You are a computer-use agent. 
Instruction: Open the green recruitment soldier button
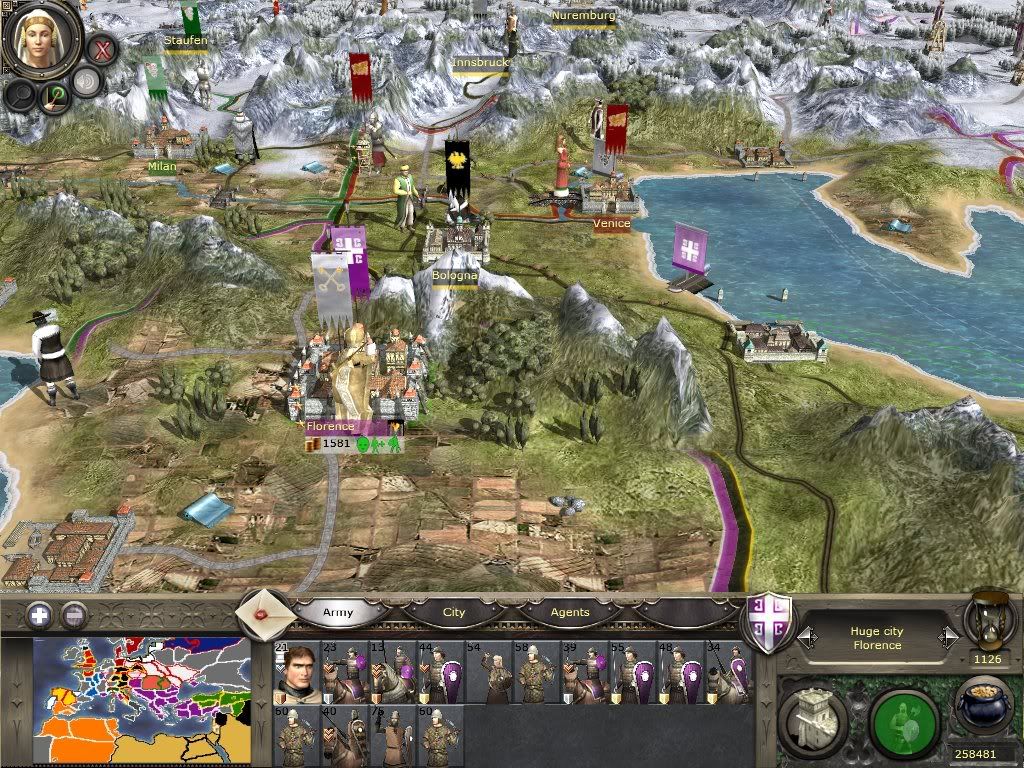904,717
